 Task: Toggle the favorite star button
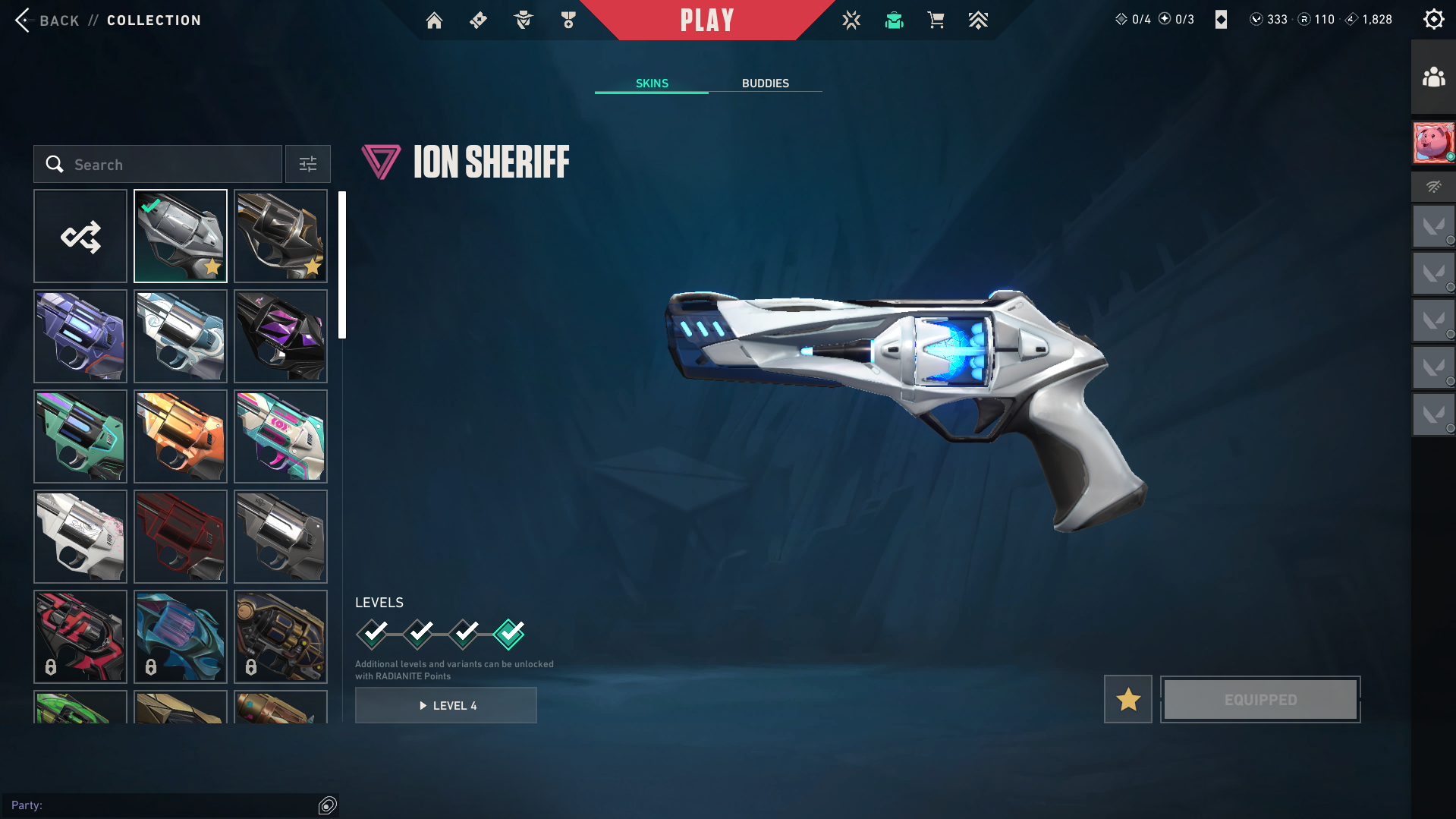pyautogui.click(x=1127, y=699)
